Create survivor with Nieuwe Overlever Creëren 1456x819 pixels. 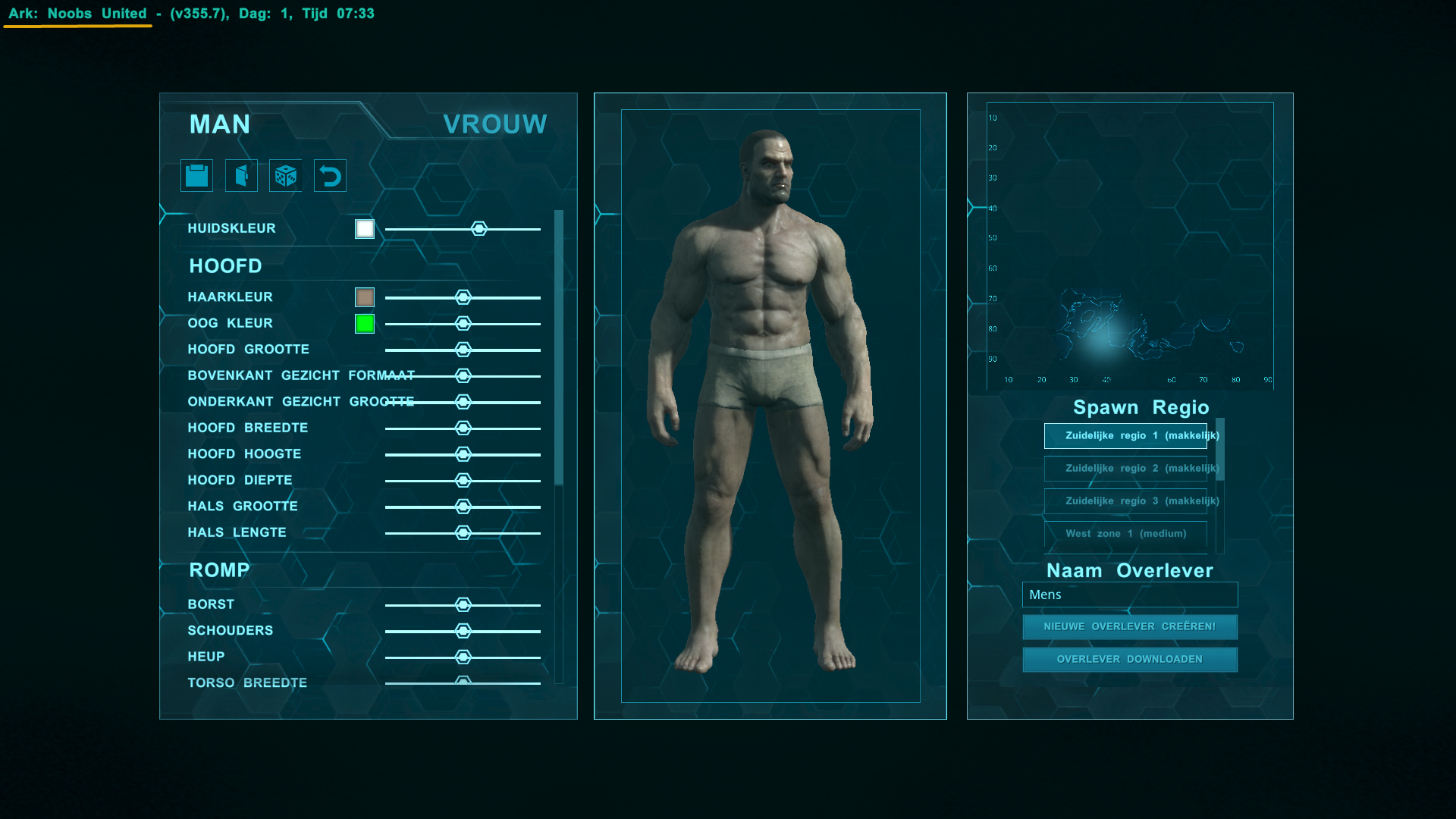point(1130,627)
